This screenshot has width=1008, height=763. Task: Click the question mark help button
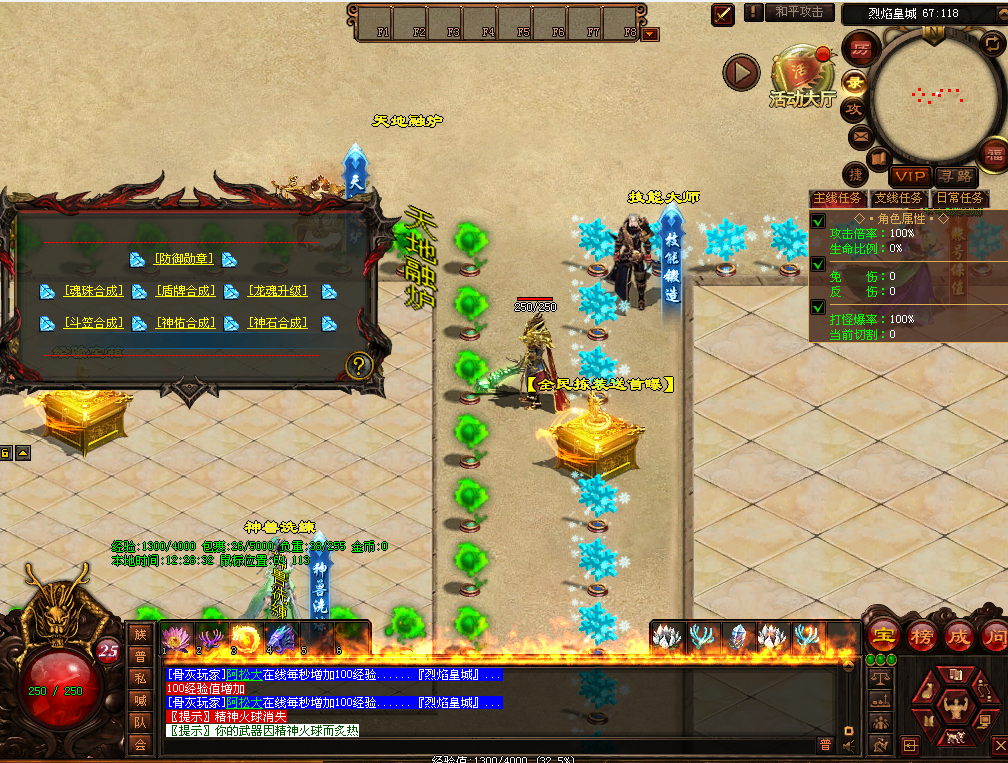pyautogui.click(x=360, y=365)
